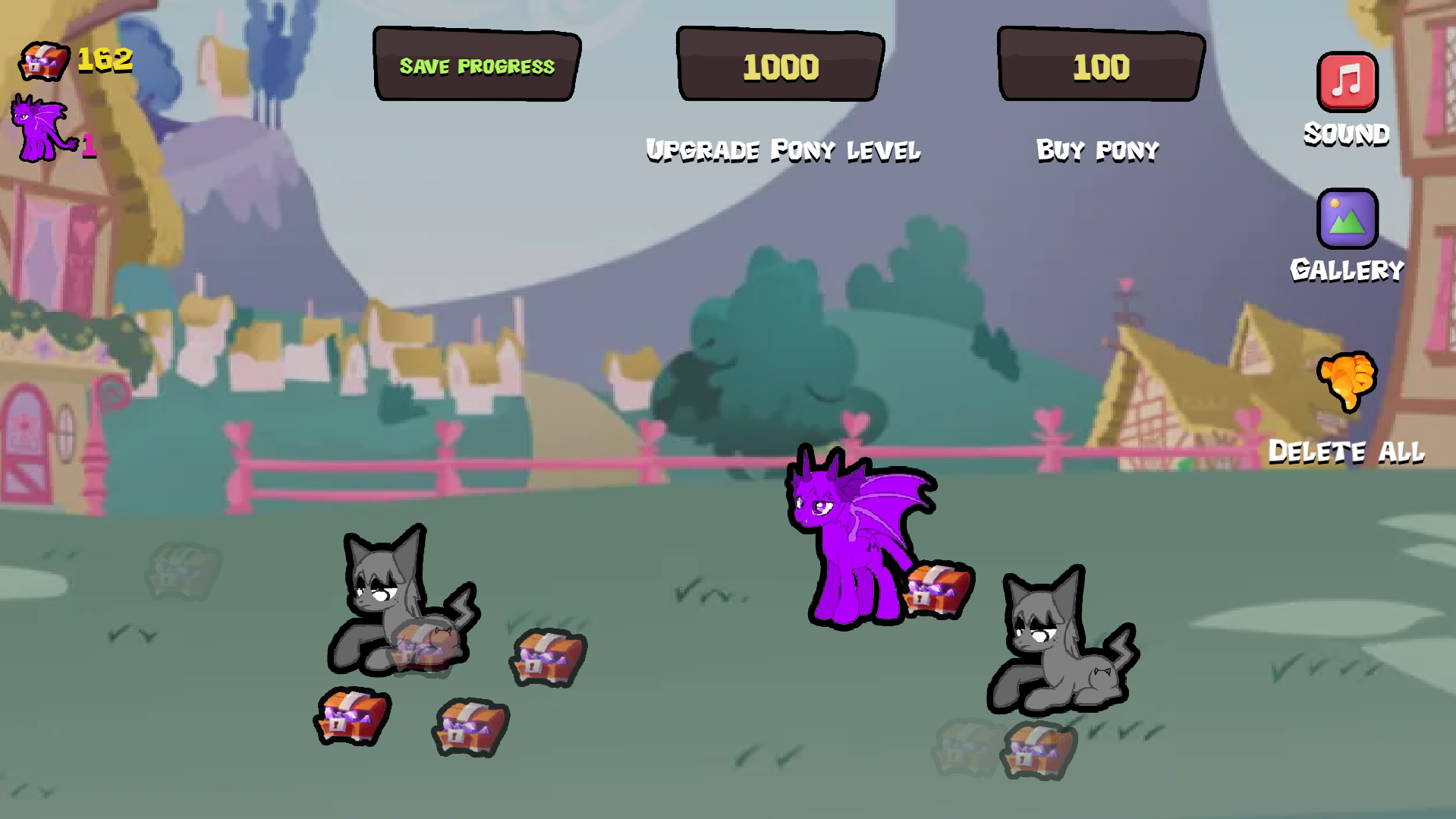Switch to the Upgrade Pony Level section
This screenshot has height=819, width=1456.
[781, 150]
